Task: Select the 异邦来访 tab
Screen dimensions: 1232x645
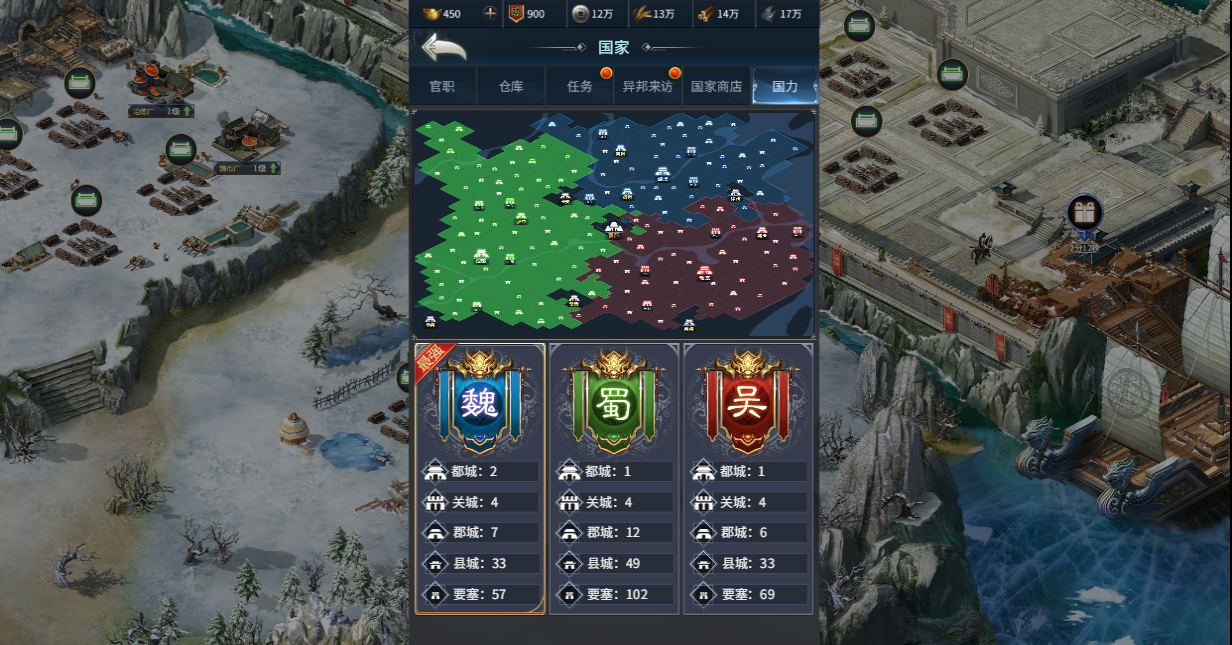Action: pos(647,86)
